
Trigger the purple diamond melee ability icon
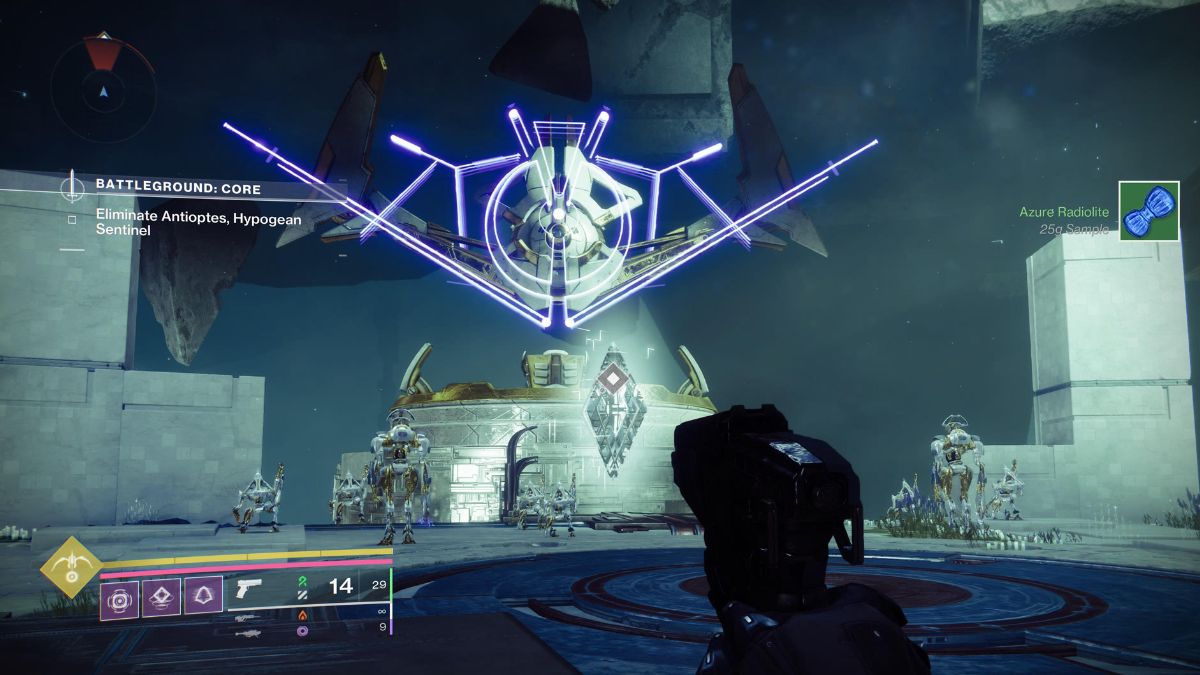pyautogui.click(x=161, y=597)
